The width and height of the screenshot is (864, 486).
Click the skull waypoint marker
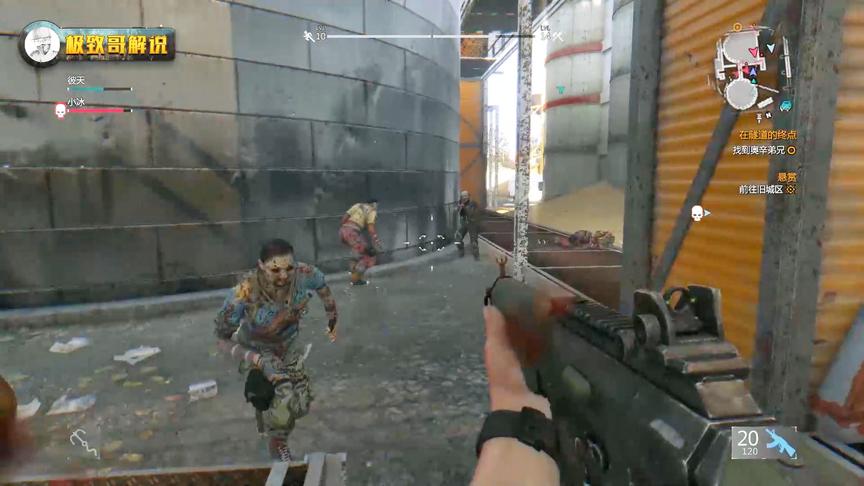pos(696,213)
